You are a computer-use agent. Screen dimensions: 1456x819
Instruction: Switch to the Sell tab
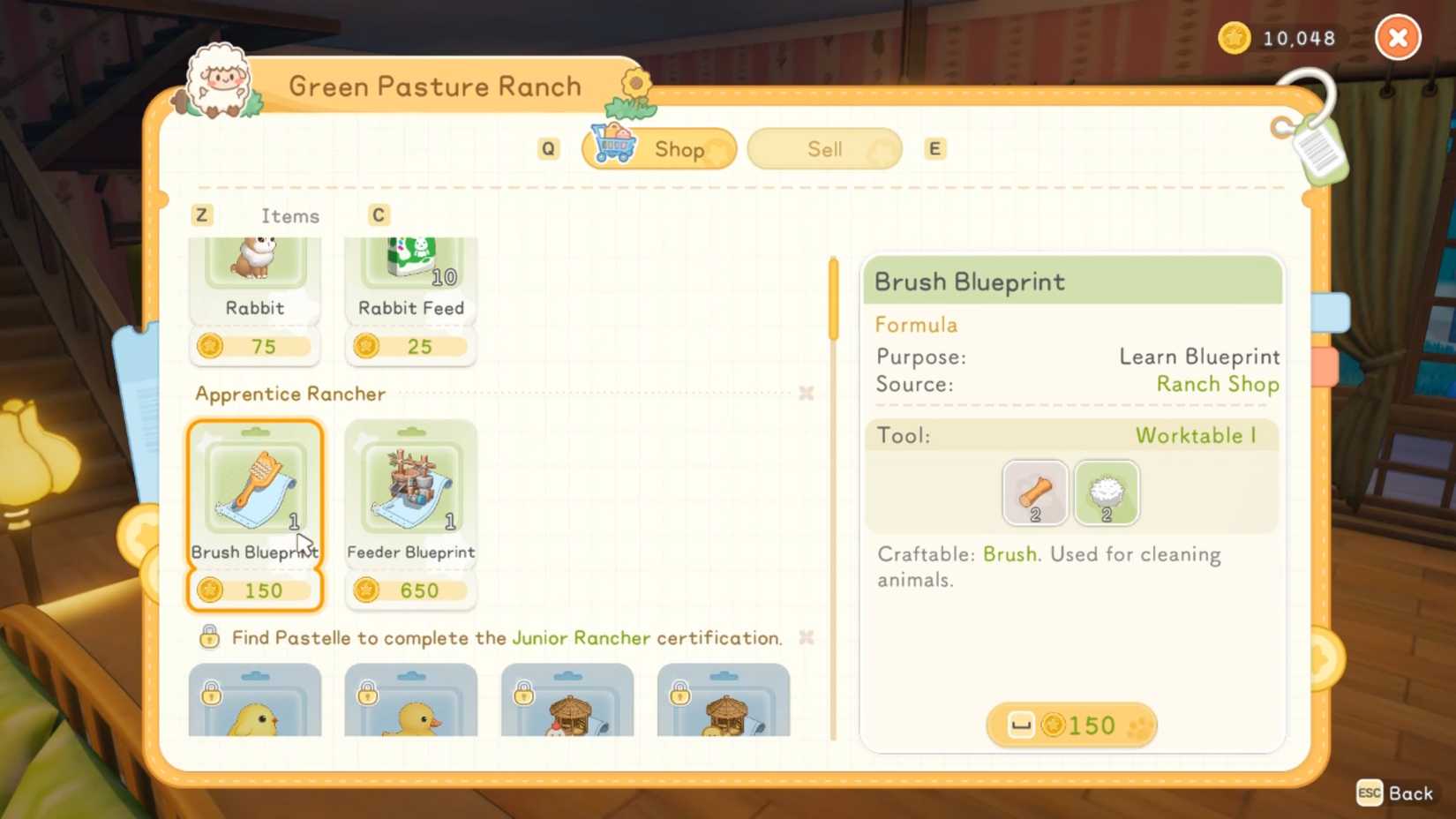tap(822, 148)
